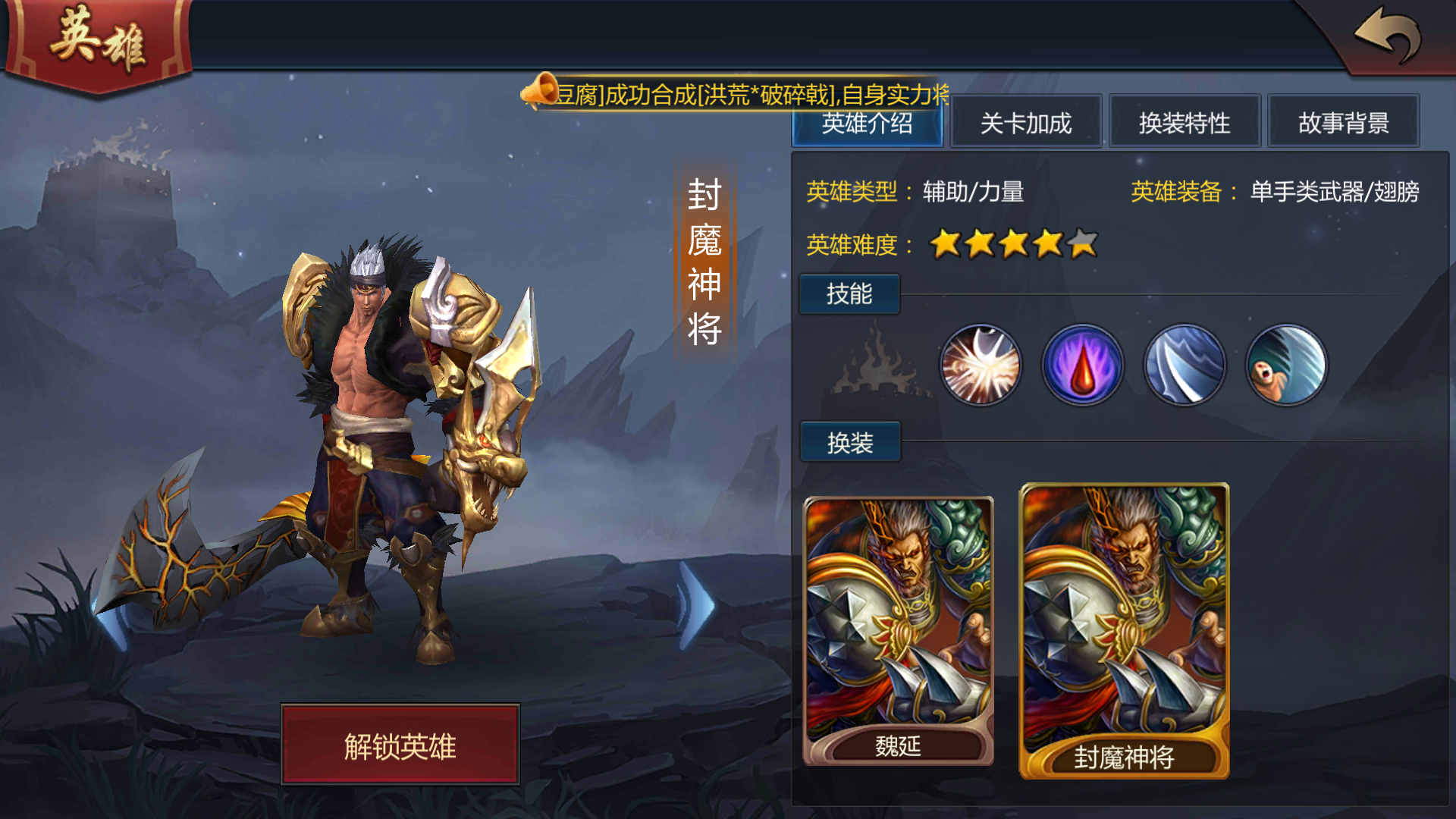The image size is (1456, 819).
Task: Switch to the 关卡加成 tab
Action: (x=1025, y=121)
